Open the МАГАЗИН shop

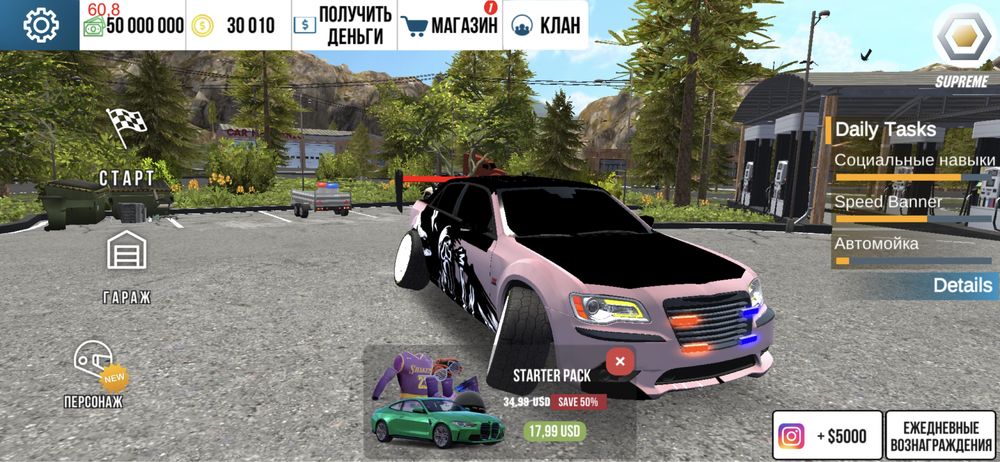pyautogui.click(x=450, y=26)
